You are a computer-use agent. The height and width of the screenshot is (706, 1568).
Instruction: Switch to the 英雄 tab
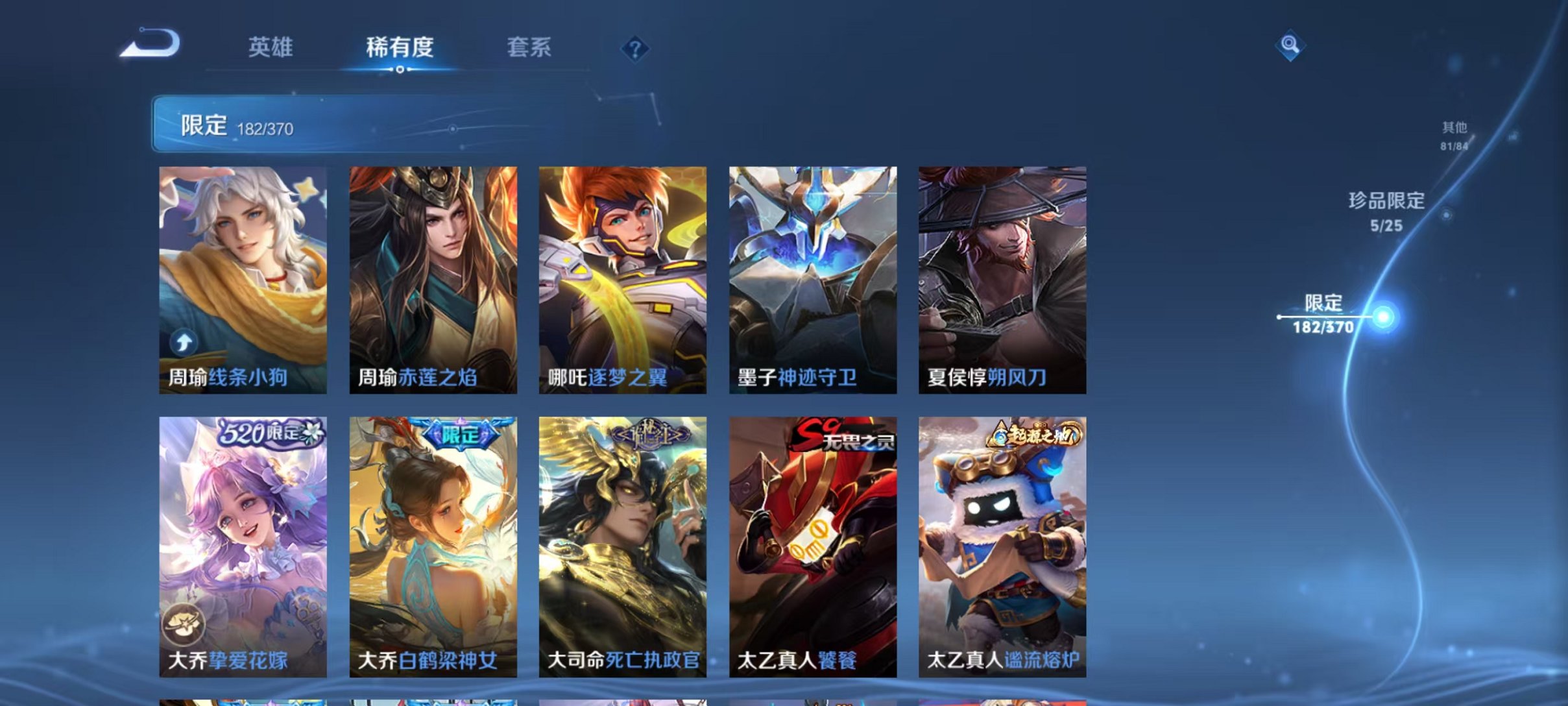(271, 49)
